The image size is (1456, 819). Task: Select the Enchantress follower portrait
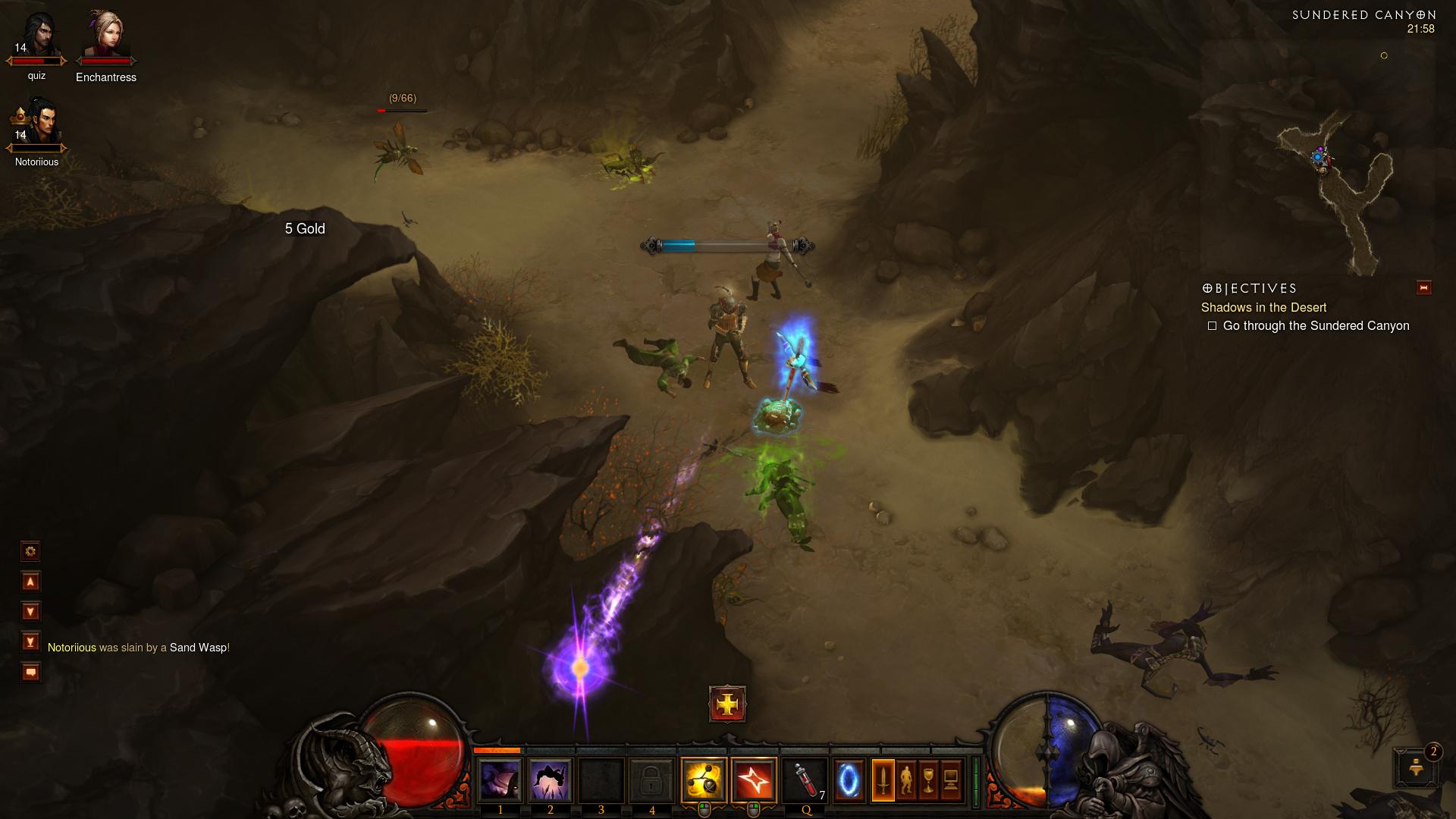(x=106, y=38)
